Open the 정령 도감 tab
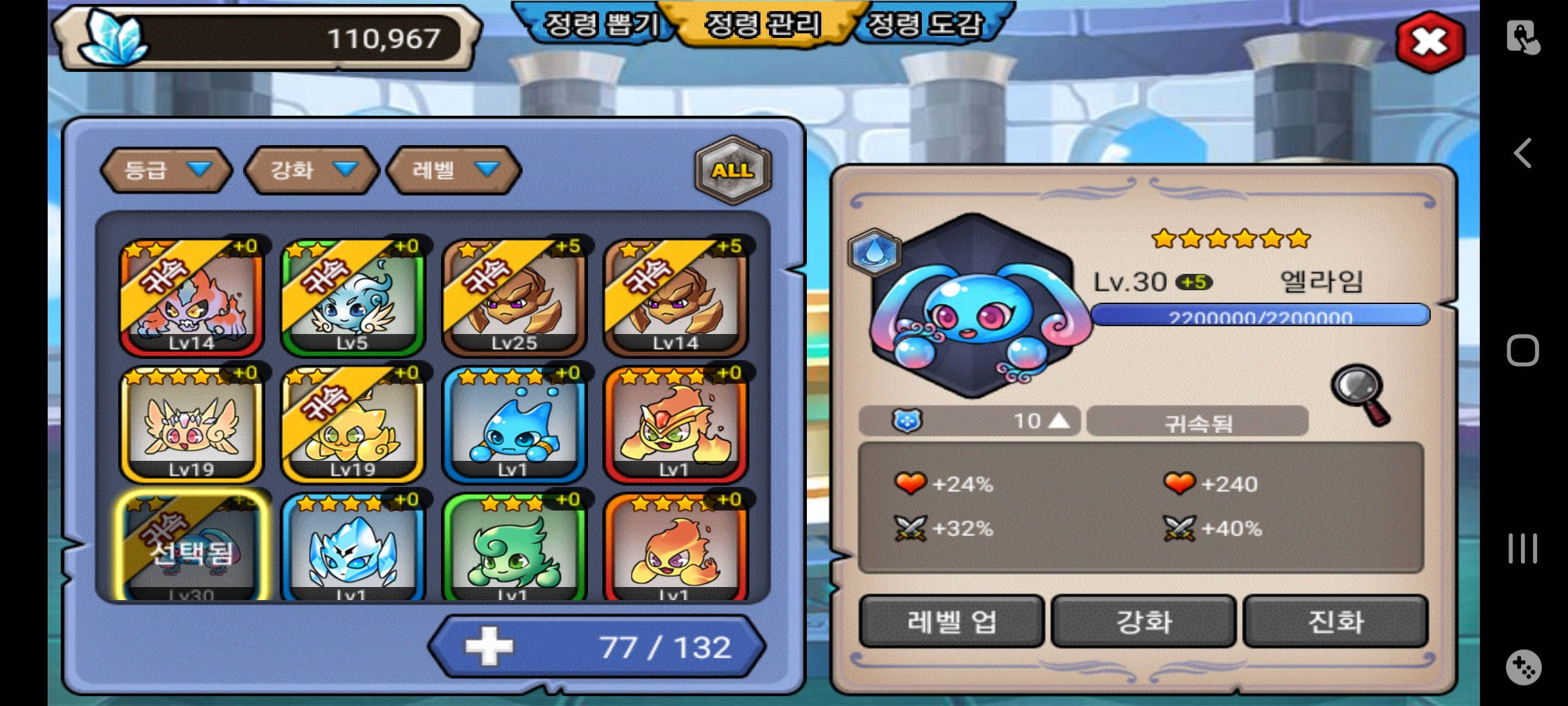1568x706 pixels. [x=925, y=25]
